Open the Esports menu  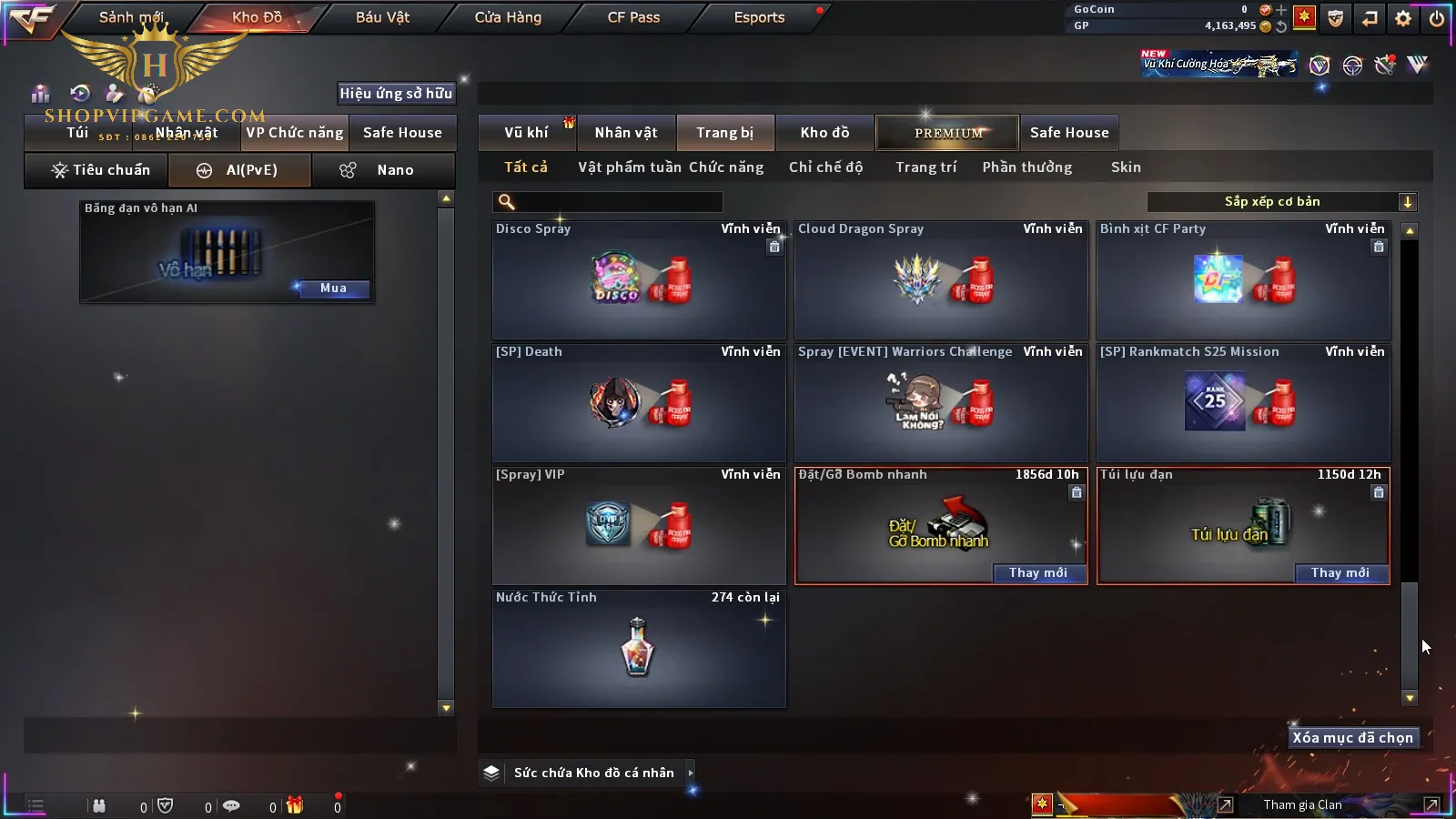(759, 17)
